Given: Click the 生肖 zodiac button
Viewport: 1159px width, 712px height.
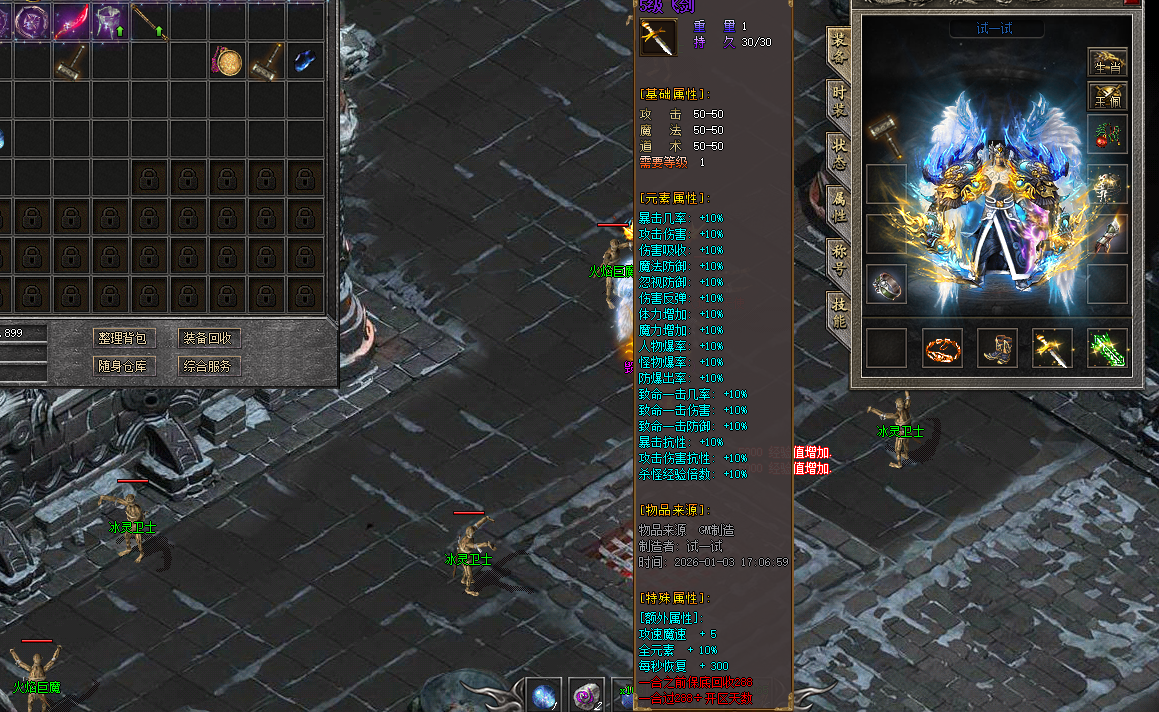Looking at the screenshot, I should [1107, 62].
